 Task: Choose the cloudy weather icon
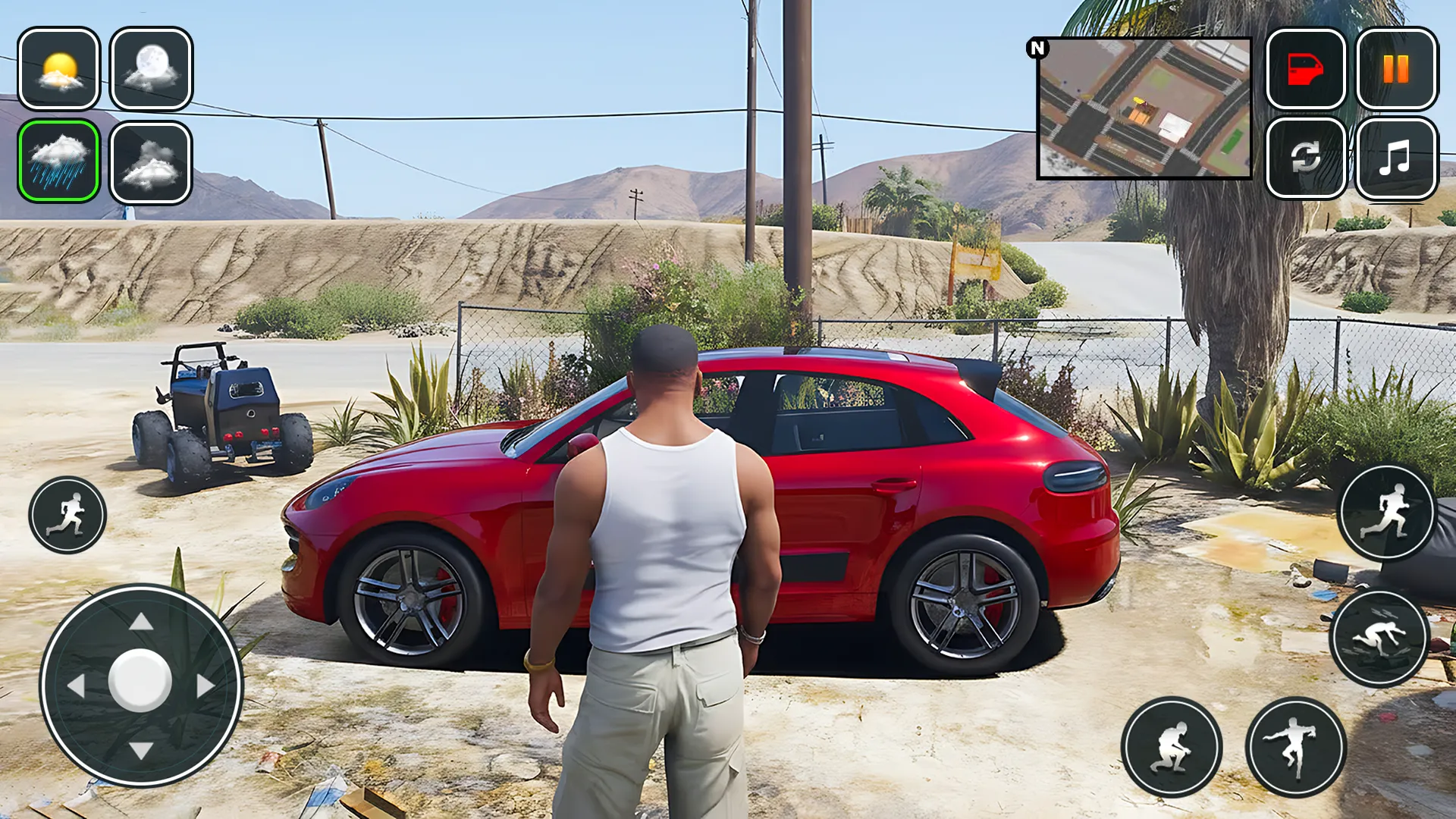point(151,163)
